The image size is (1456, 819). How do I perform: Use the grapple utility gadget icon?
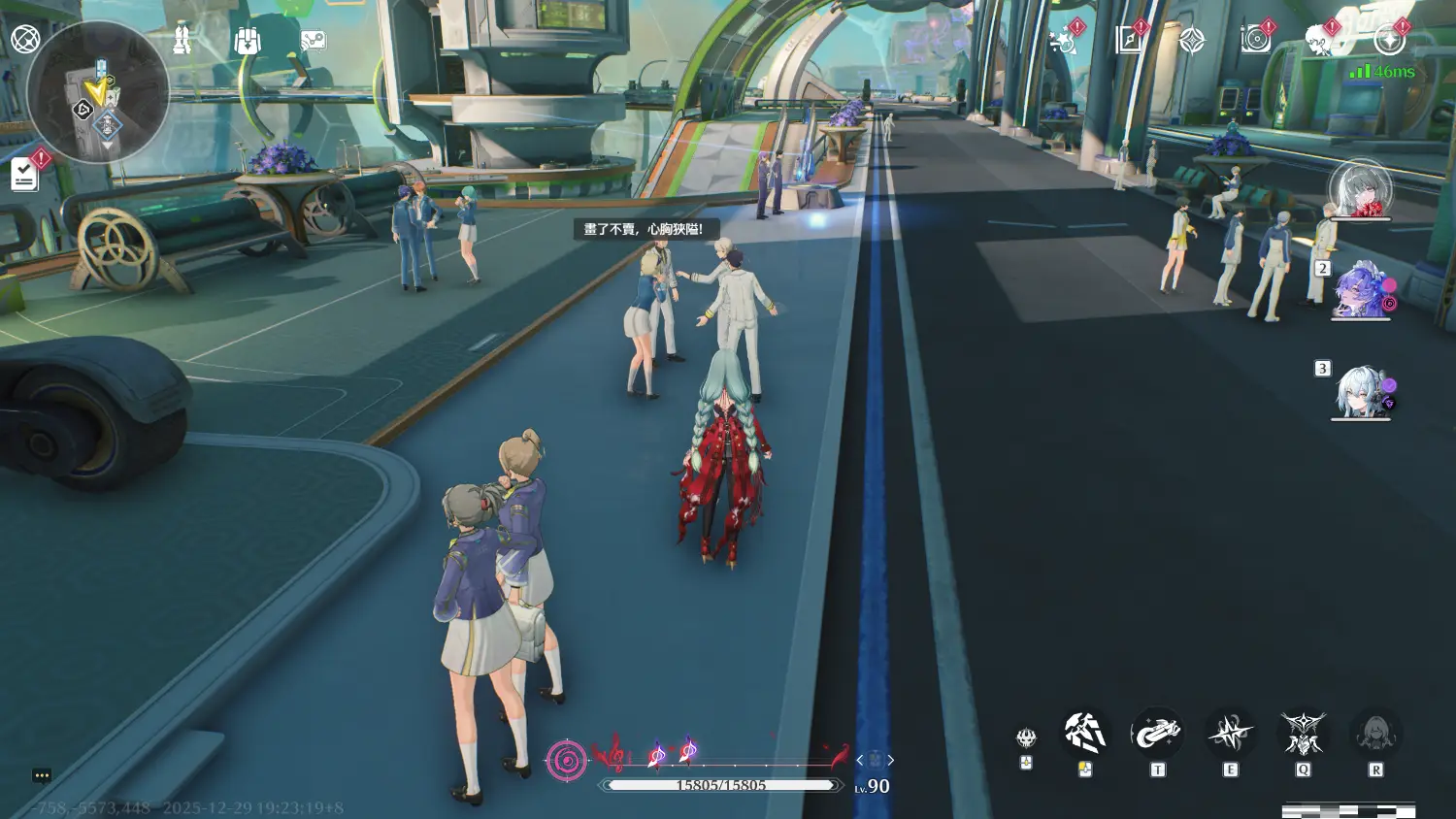(1156, 734)
